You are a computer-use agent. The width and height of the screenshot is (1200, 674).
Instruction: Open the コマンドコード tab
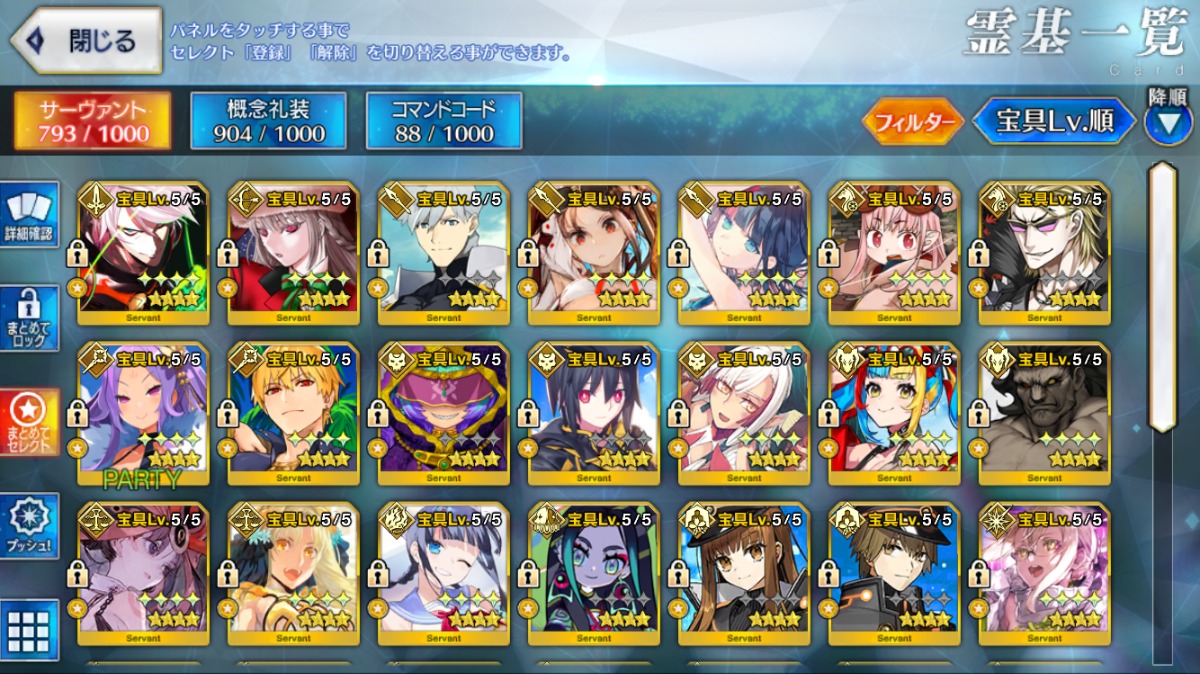click(x=444, y=121)
